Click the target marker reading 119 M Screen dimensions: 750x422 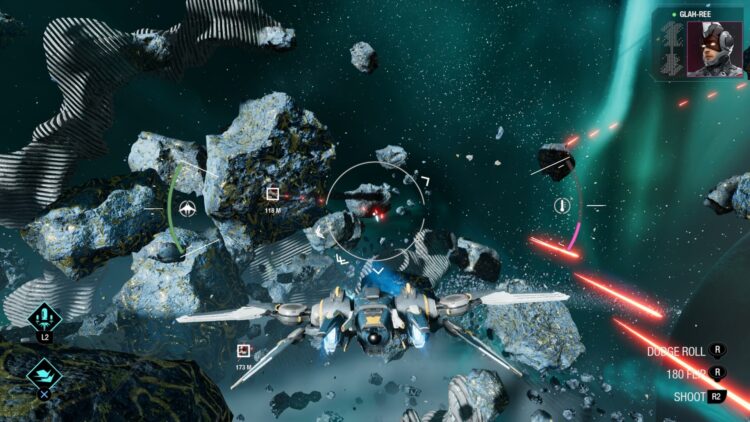[272, 195]
